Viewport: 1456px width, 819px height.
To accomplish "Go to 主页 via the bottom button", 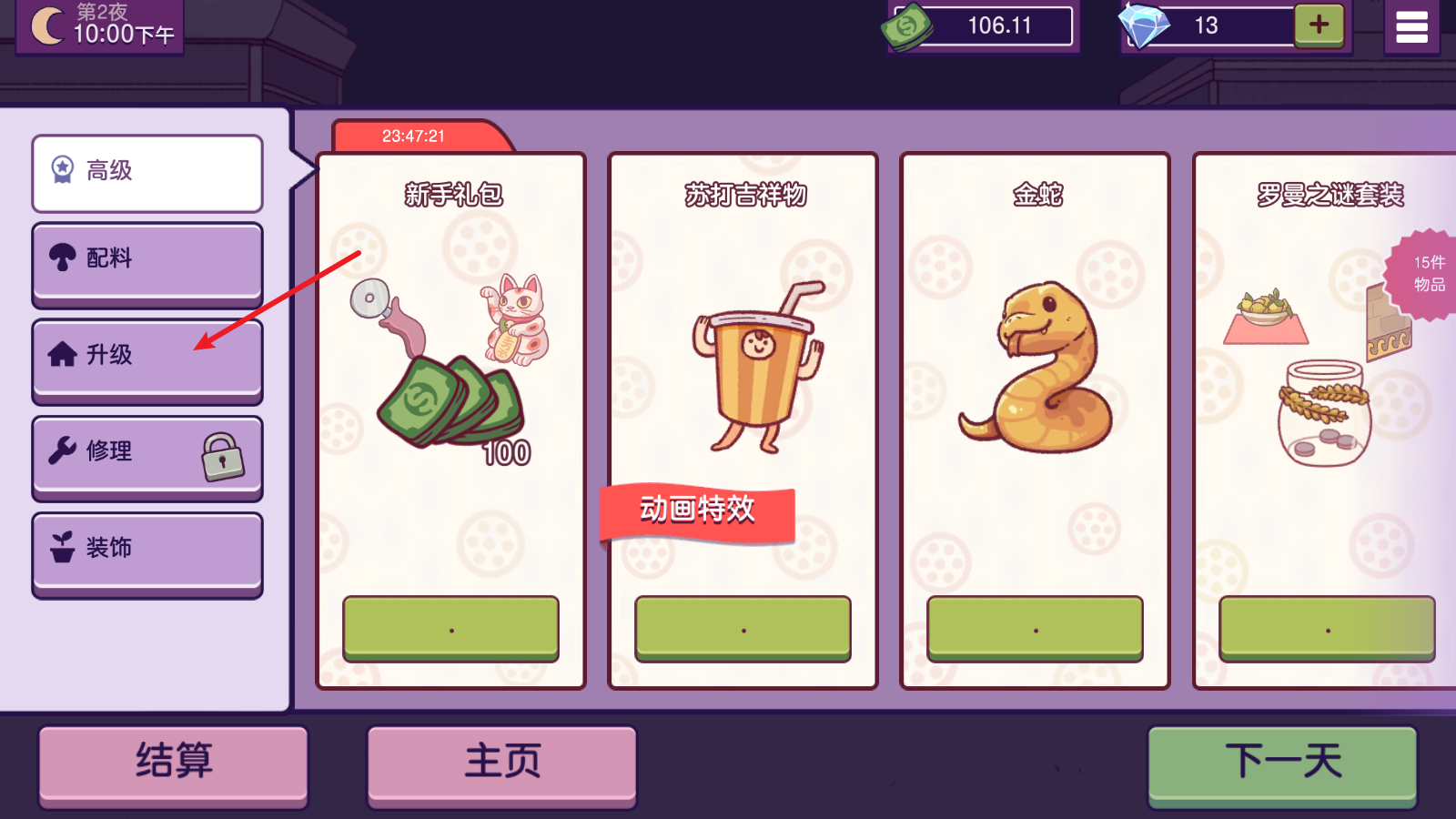I will coord(501,763).
